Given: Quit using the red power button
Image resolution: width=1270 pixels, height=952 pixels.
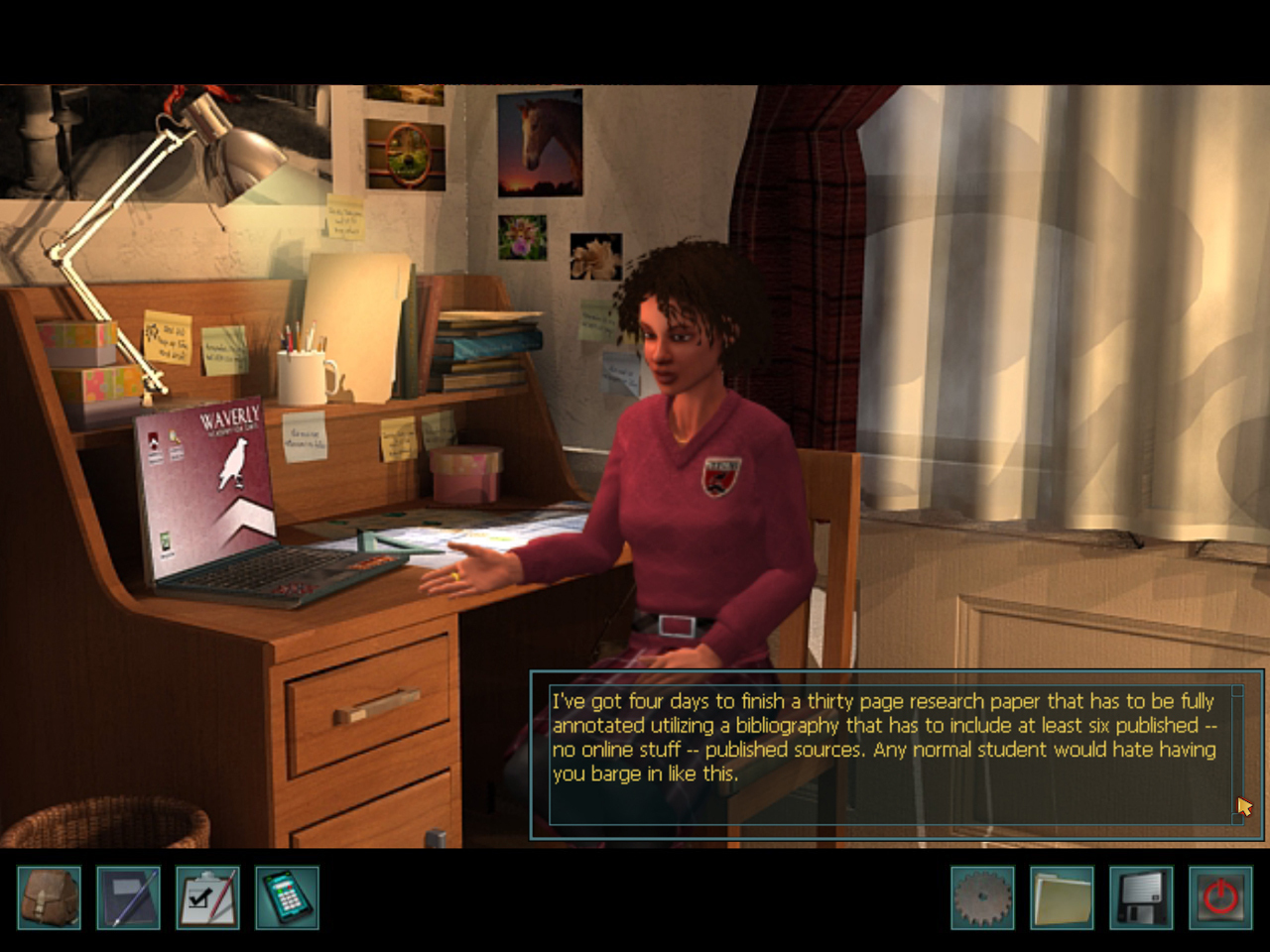Looking at the screenshot, I should pos(1218,897).
